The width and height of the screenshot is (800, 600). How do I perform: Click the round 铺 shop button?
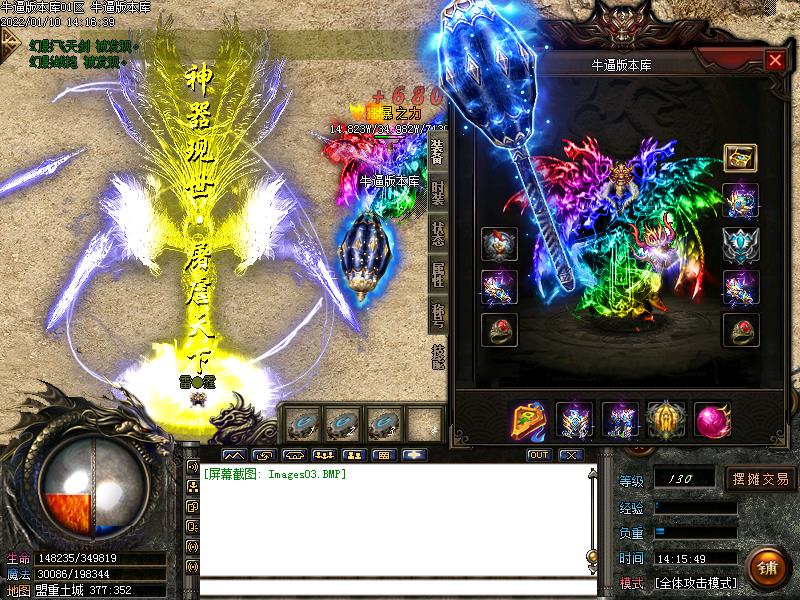[766, 567]
